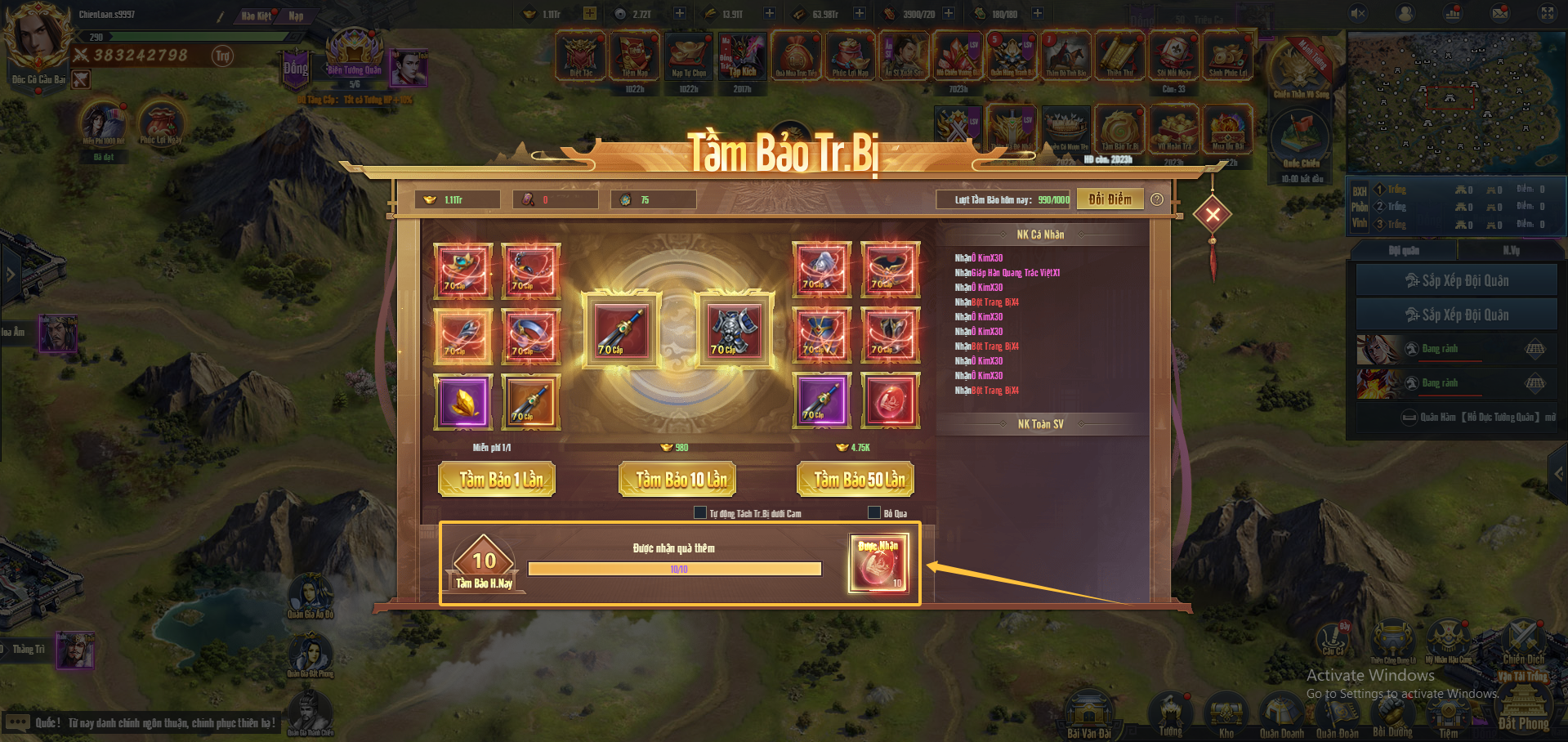Open the Cửa Tiệm shop icon
This screenshot has width=1568, height=742.
point(1448,713)
